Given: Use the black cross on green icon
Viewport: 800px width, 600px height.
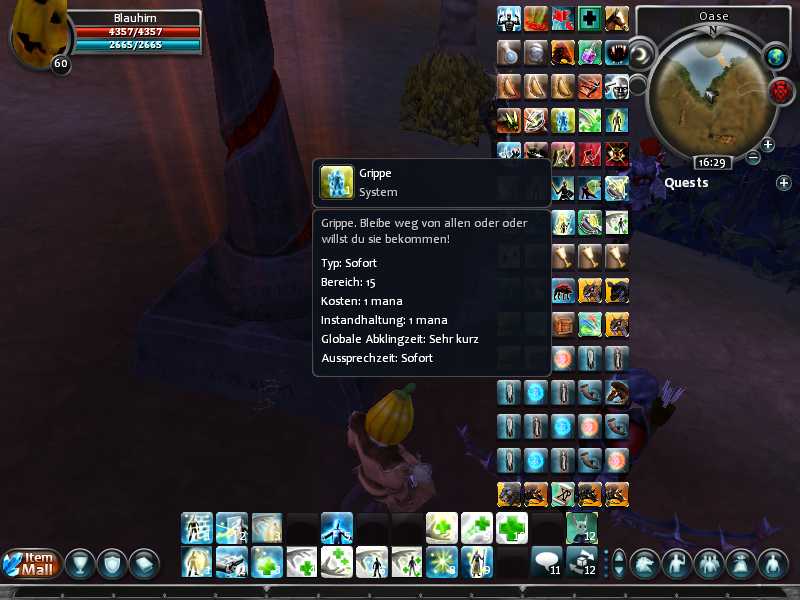Looking at the screenshot, I should pyautogui.click(x=590, y=19).
